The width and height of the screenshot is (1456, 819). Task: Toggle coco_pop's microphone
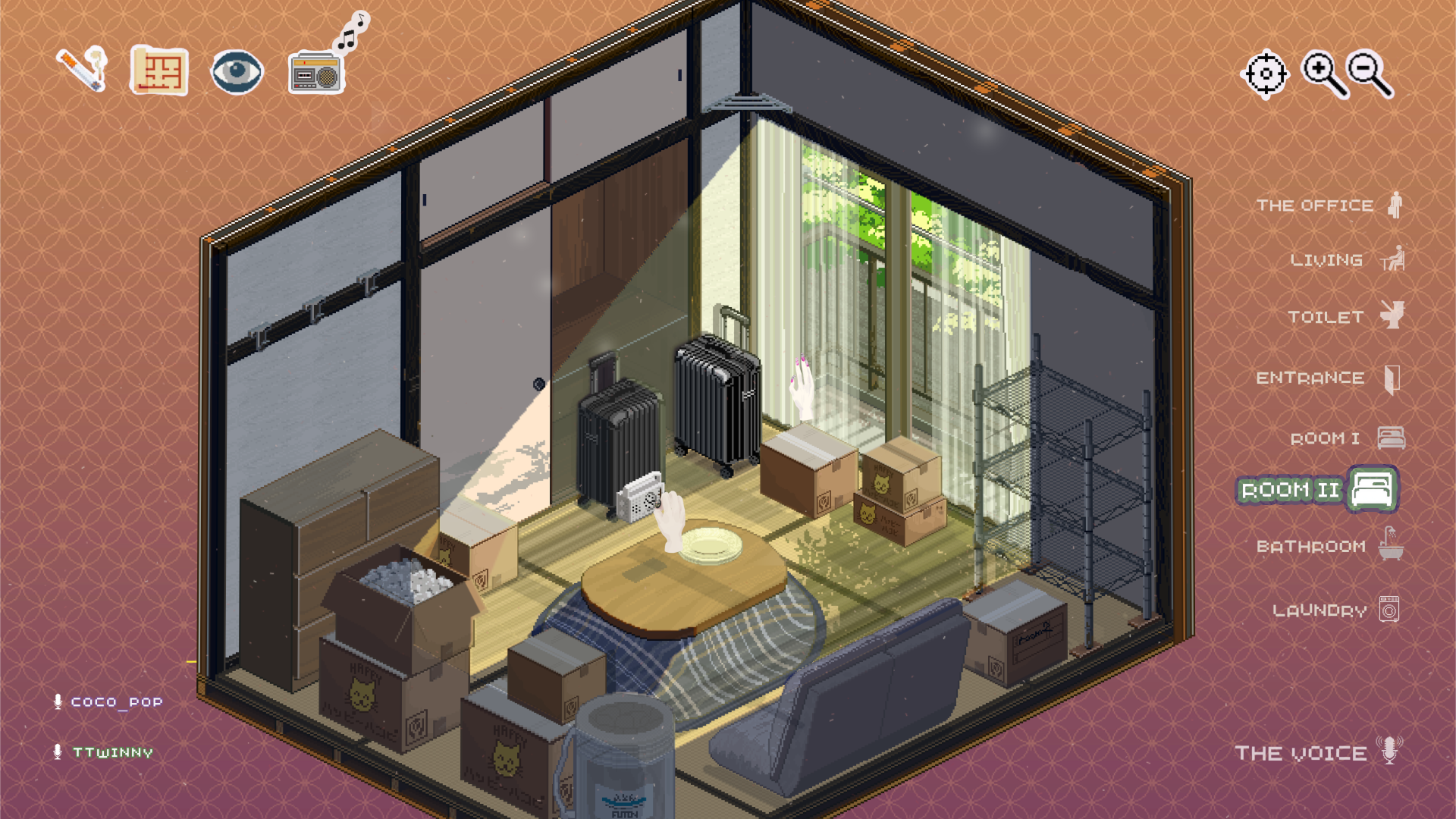pyautogui.click(x=58, y=701)
